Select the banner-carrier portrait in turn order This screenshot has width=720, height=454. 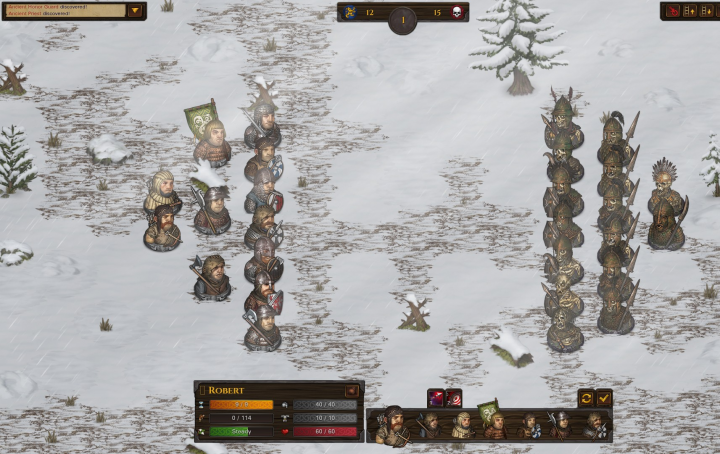coord(492,423)
